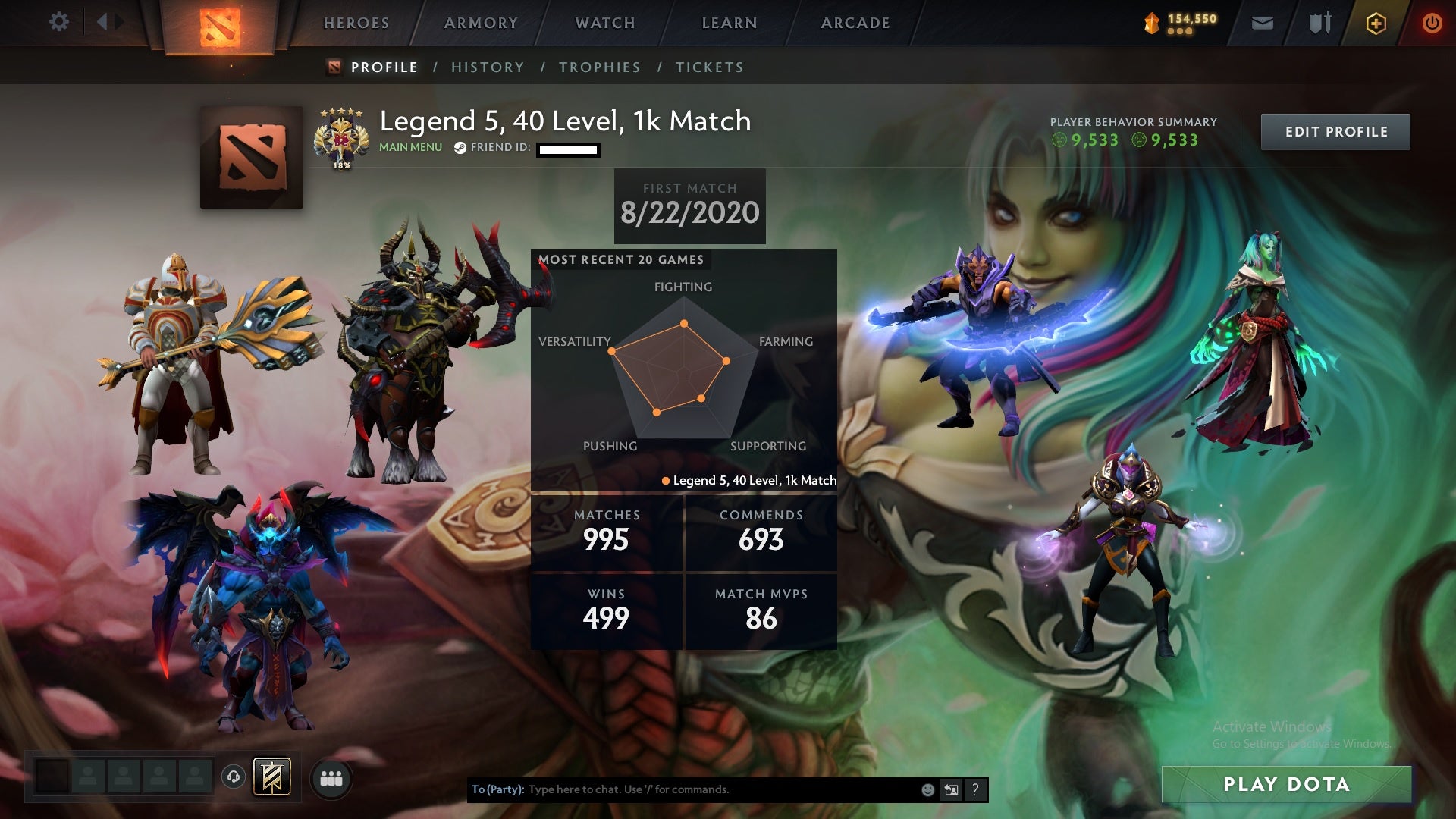Click the EDIT PROFILE button
The height and width of the screenshot is (819, 1456).
pyautogui.click(x=1335, y=130)
